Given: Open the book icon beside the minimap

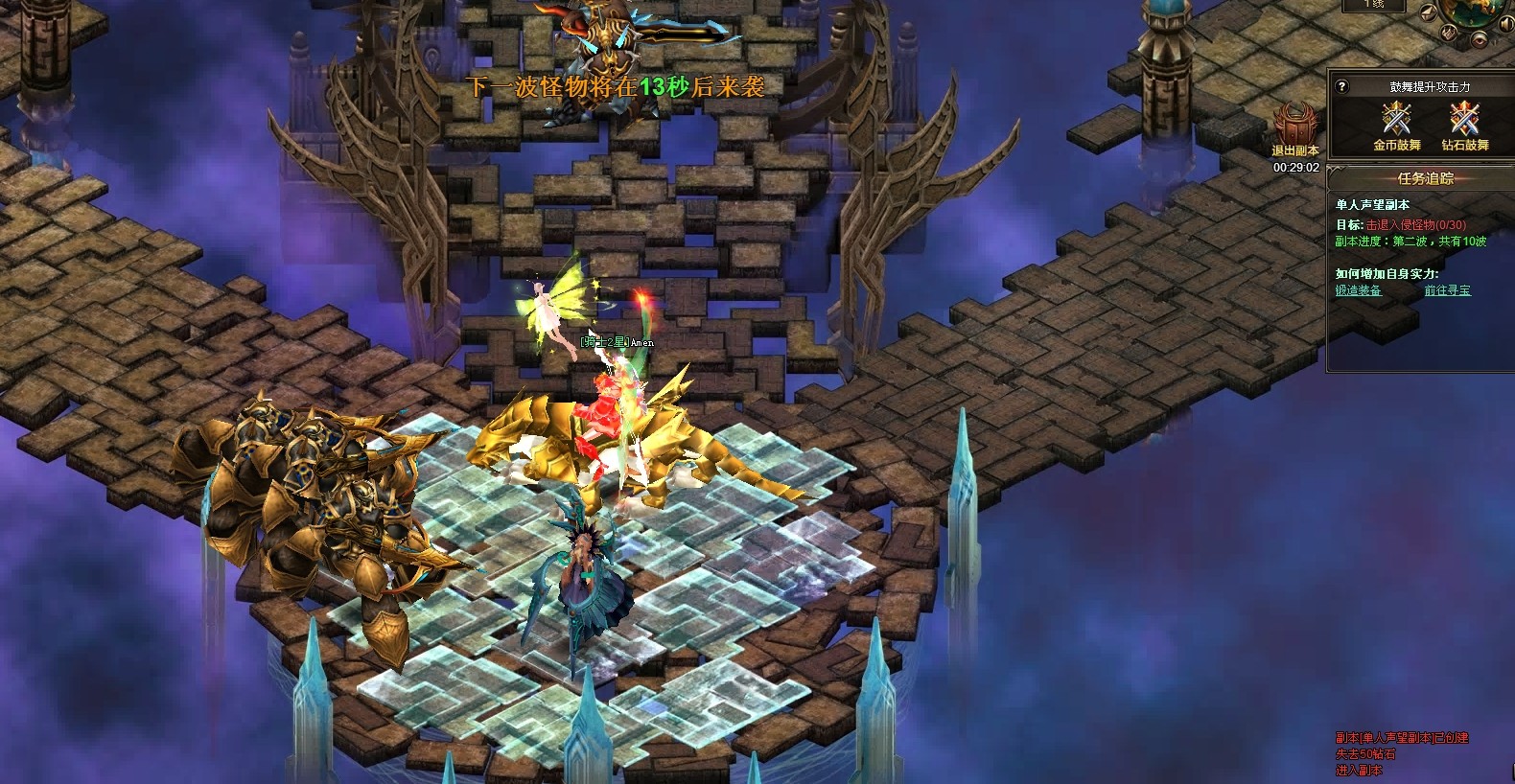Looking at the screenshot, I should [1448, 33].
